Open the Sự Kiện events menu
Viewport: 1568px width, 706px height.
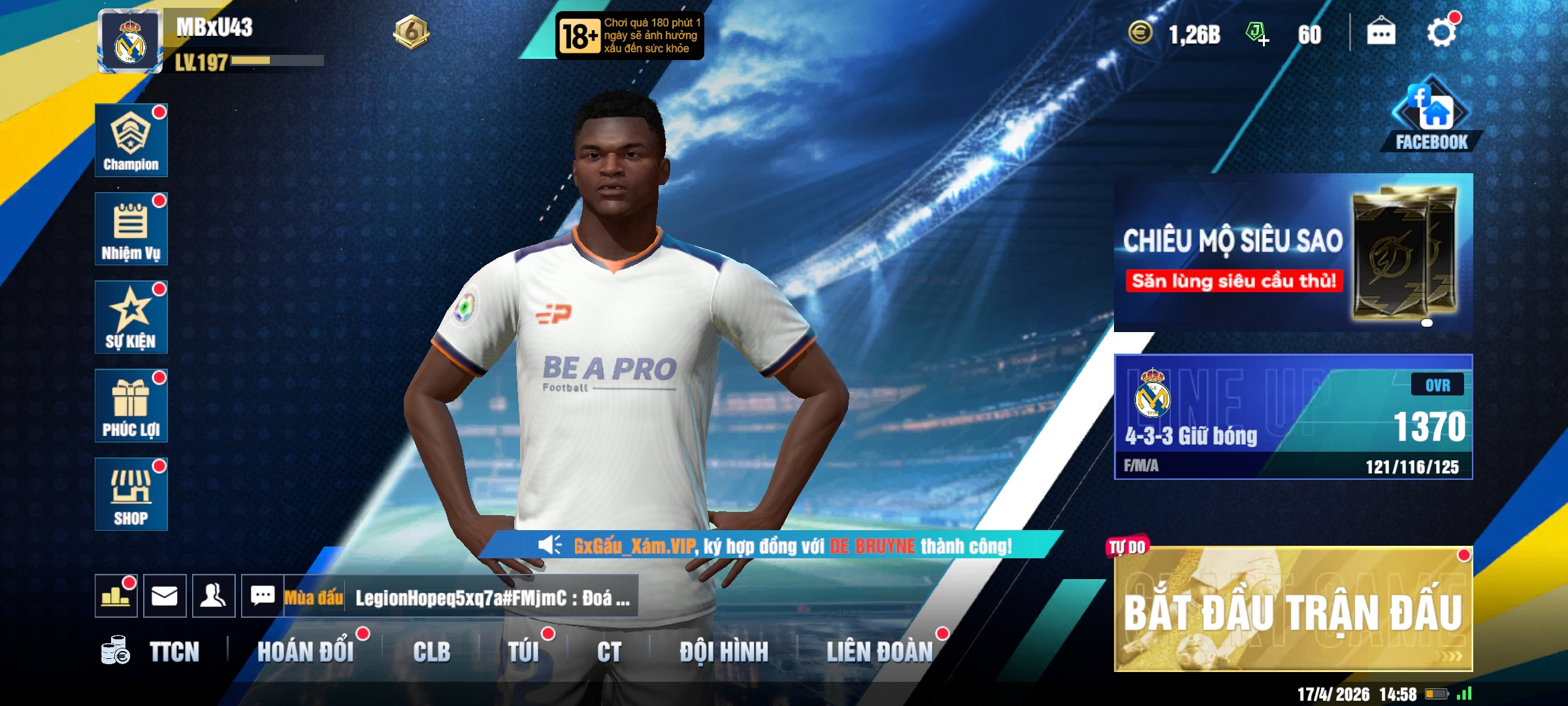[x=131, y=318]
